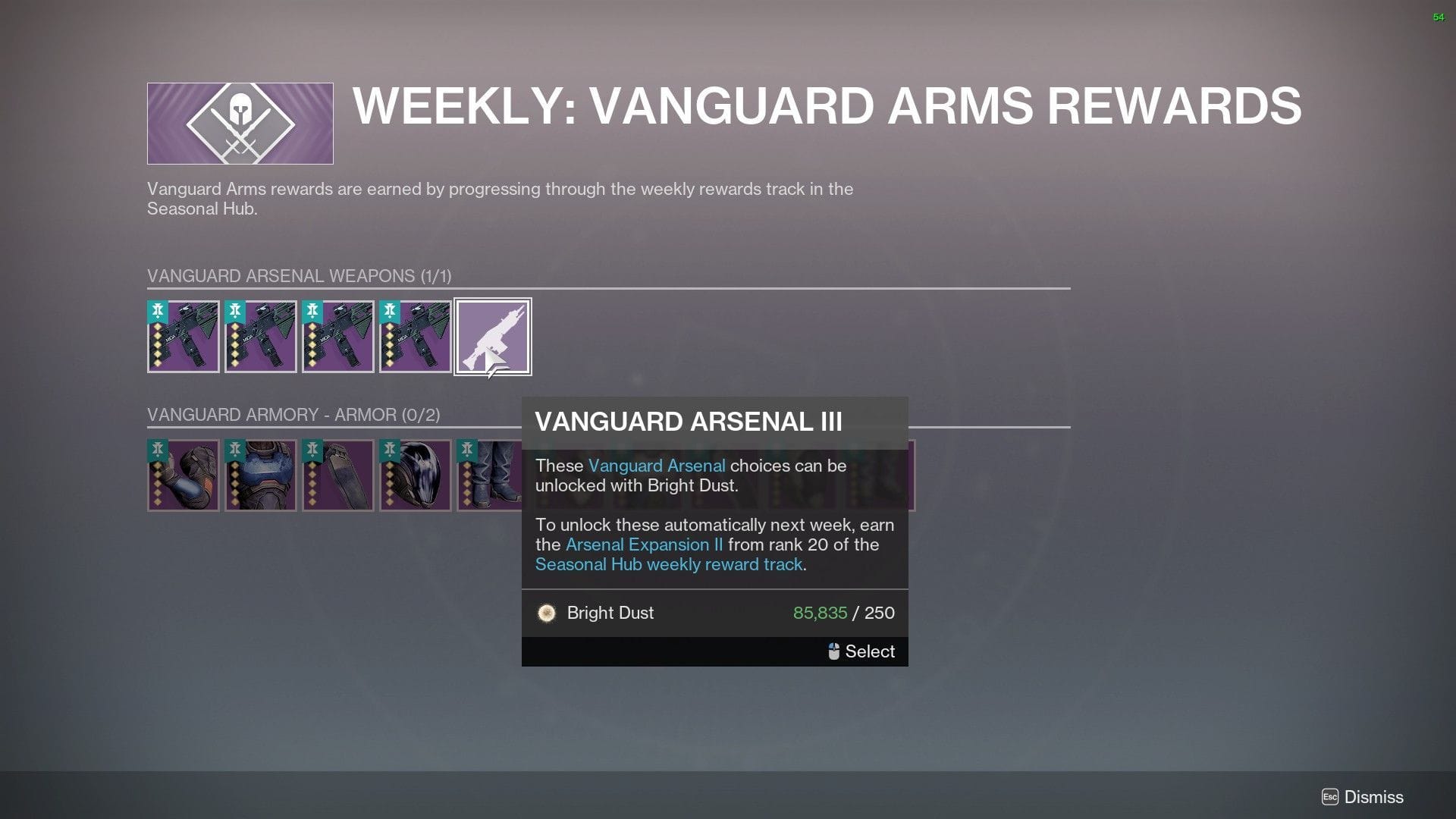Click the mouse icon next to Select
This screenshot has width=1456, height=819.
click(833, 651)
